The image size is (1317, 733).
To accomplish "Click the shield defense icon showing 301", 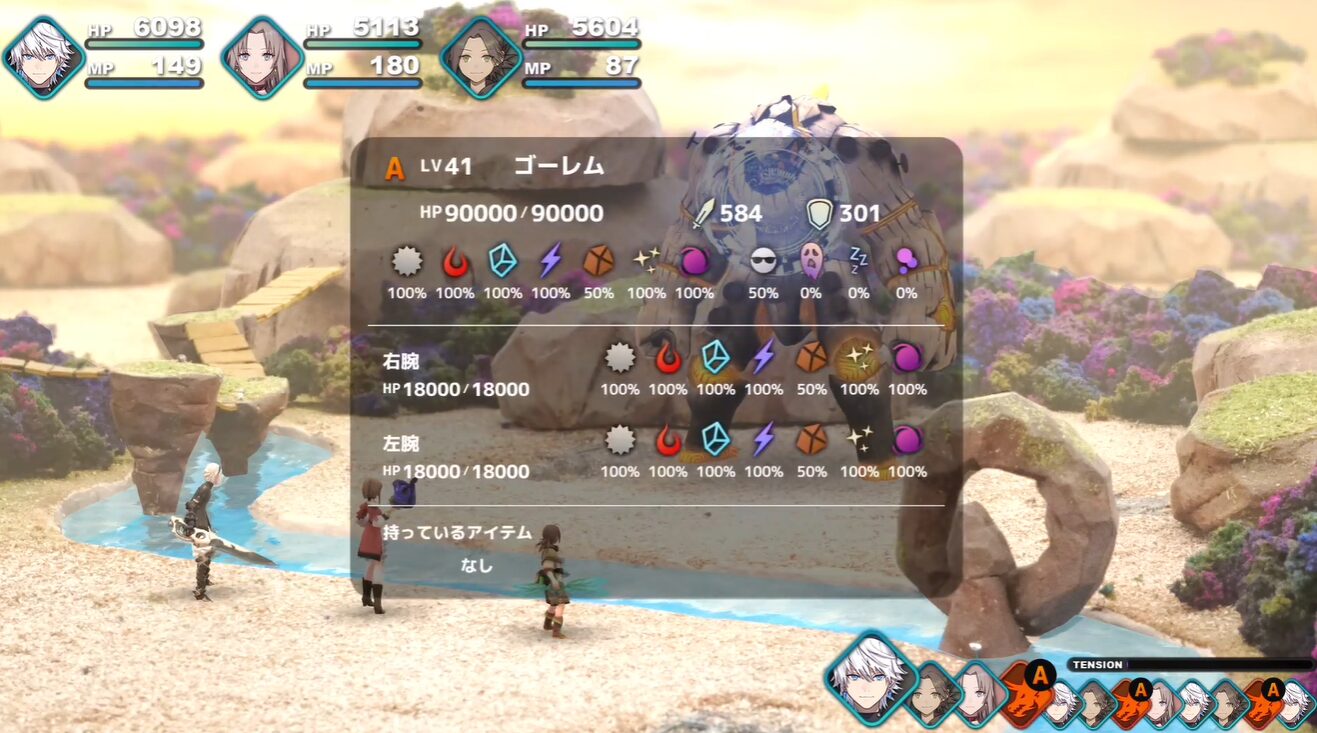I will [x=819, y=212].
